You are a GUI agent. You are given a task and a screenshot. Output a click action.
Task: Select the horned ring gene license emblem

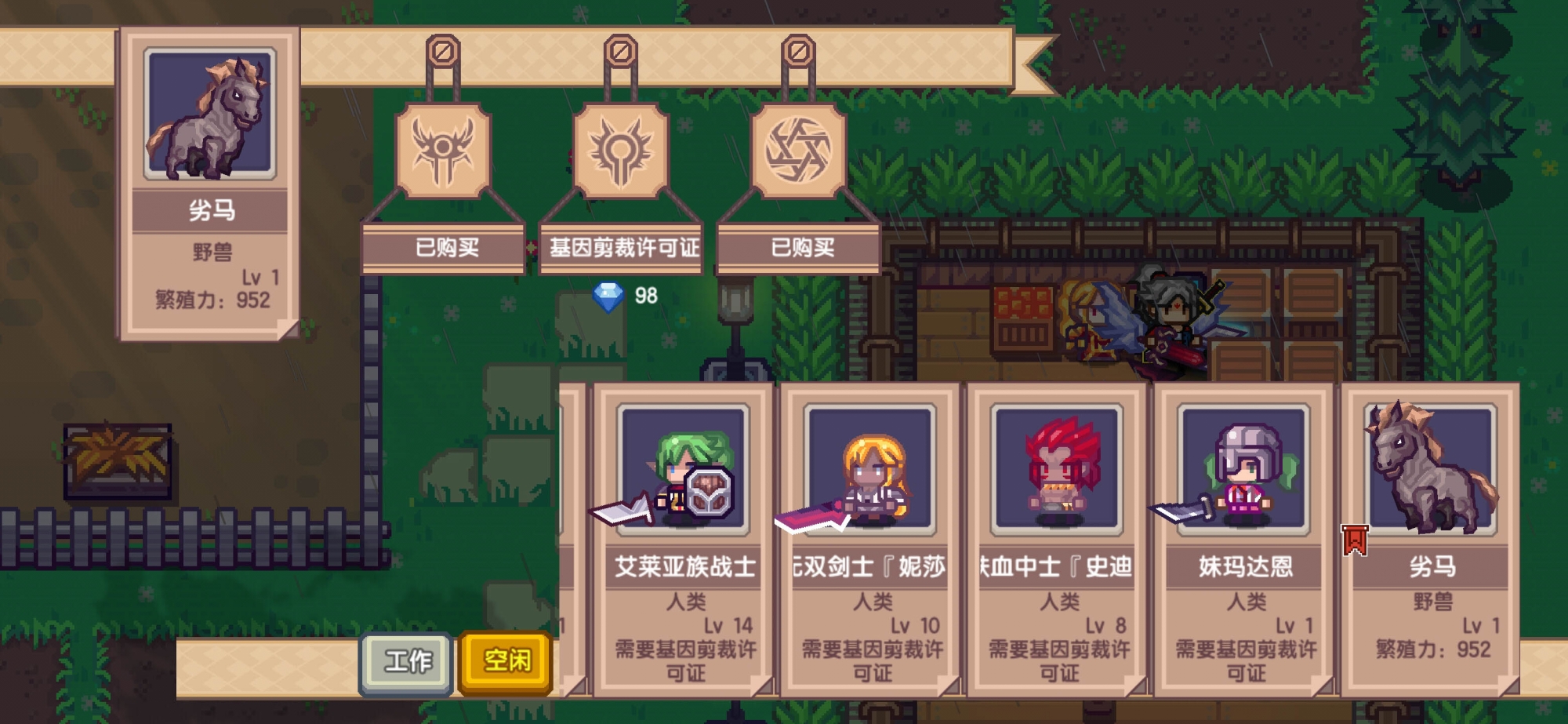click(621, 151)
